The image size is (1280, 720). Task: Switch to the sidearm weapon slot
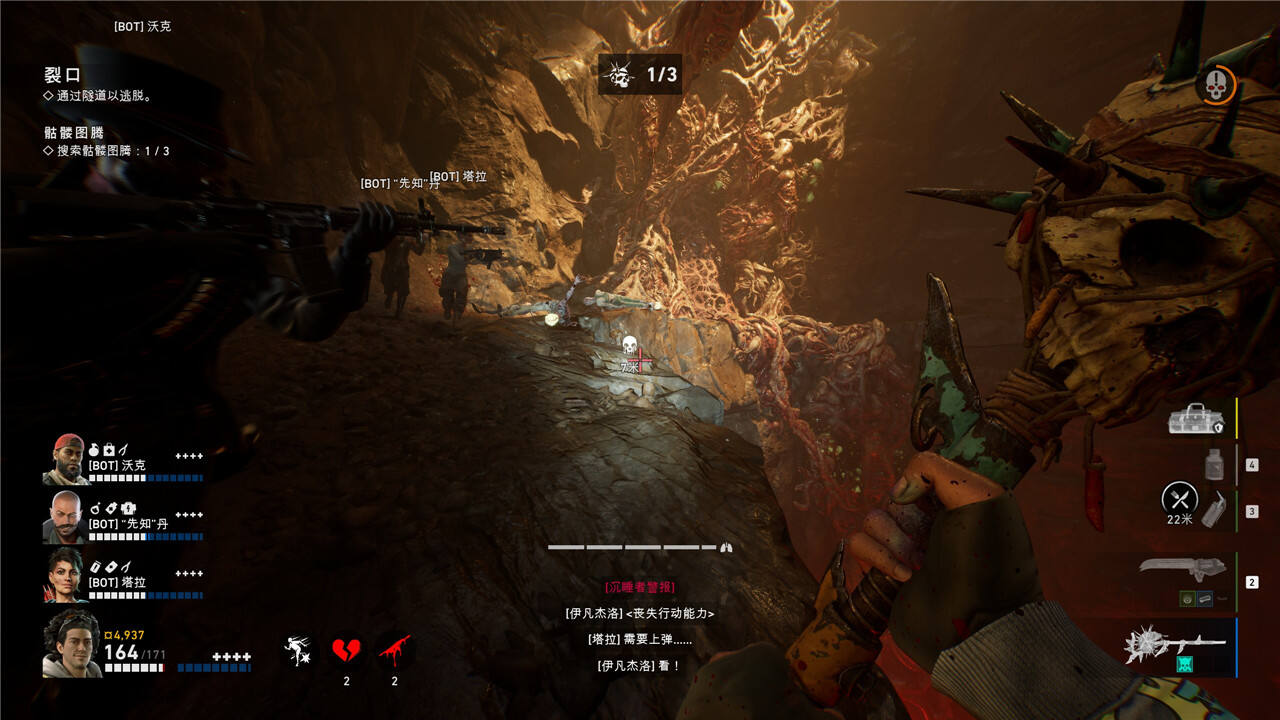click(1183, 568)
